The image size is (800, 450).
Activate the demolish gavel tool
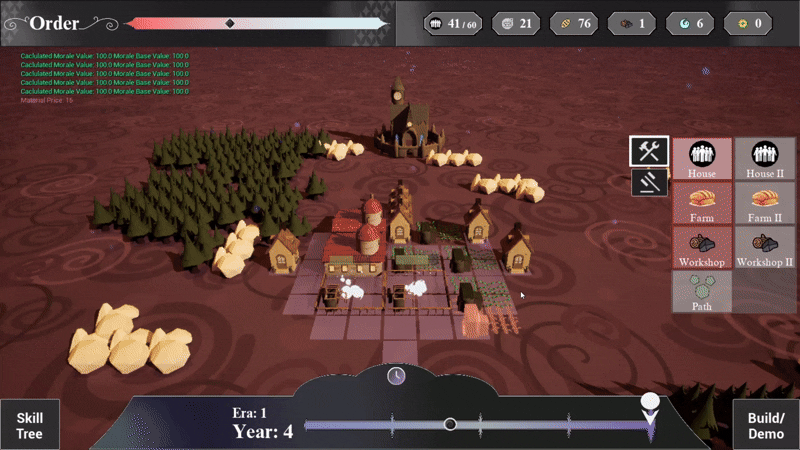(x=649, y=182)
